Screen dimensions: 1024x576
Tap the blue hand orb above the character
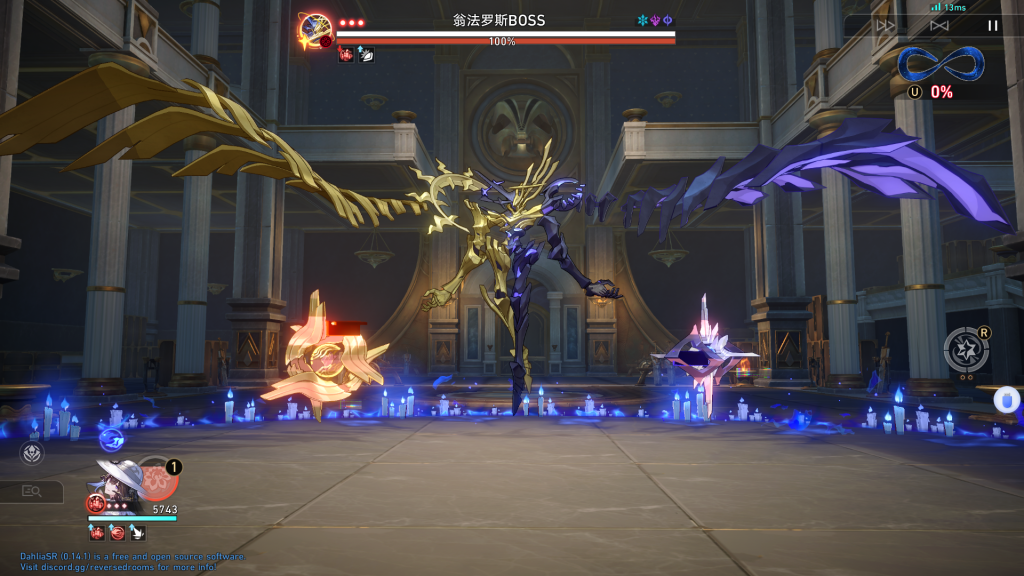[x=111, y=439]
